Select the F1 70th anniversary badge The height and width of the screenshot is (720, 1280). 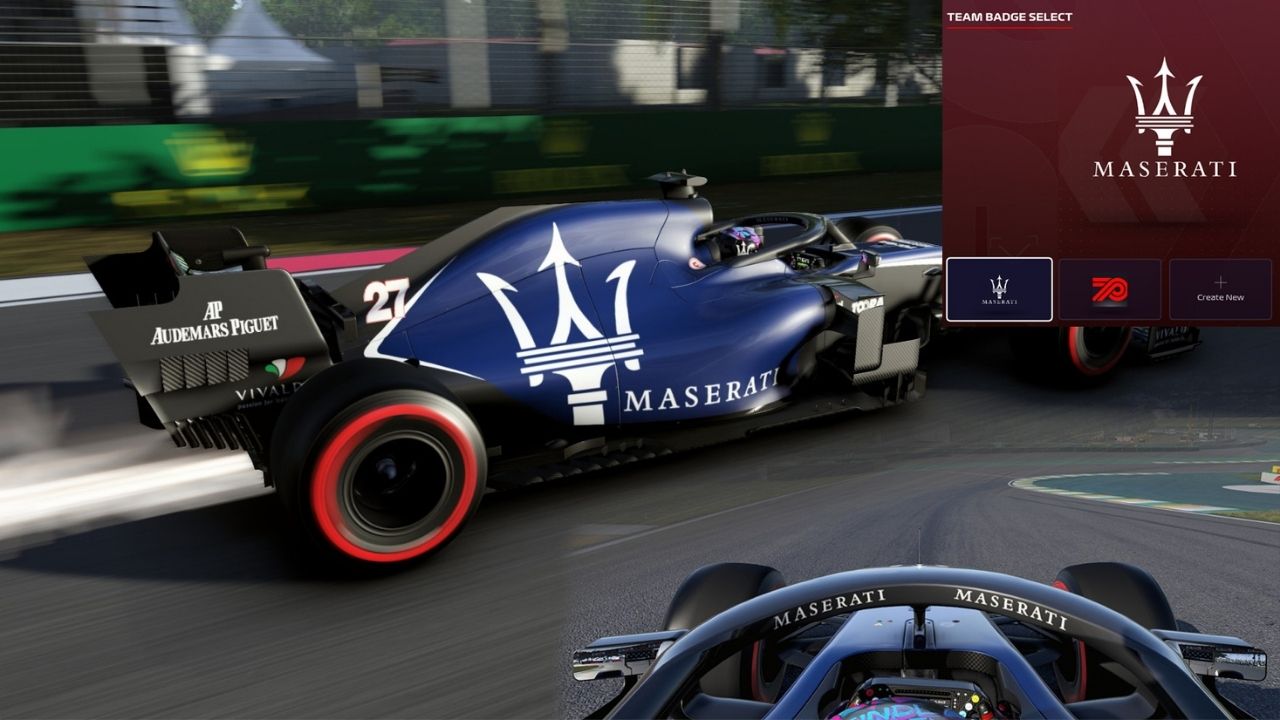(x=1112, y=288)
